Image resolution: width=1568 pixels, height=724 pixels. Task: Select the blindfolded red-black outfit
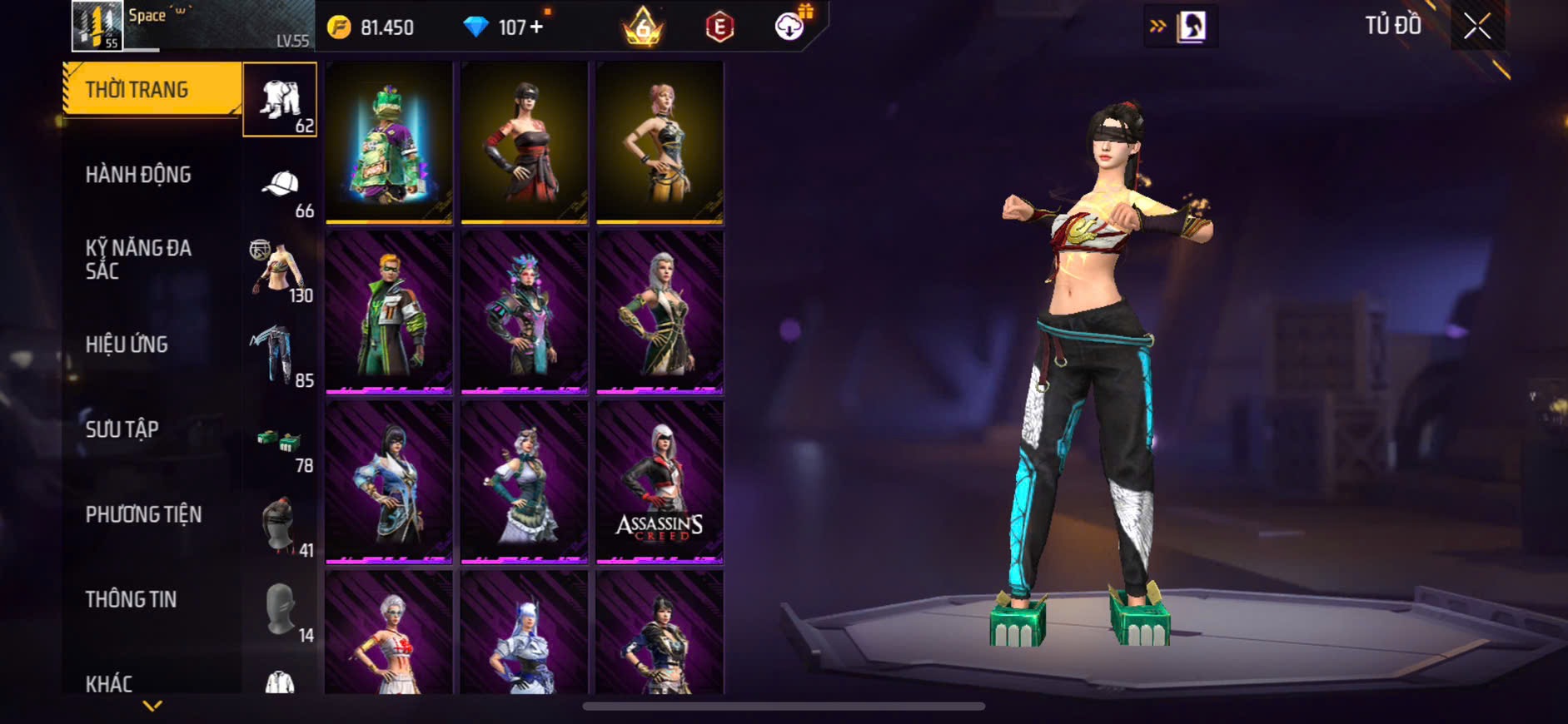pyautogui.click(x=525, y=142)
